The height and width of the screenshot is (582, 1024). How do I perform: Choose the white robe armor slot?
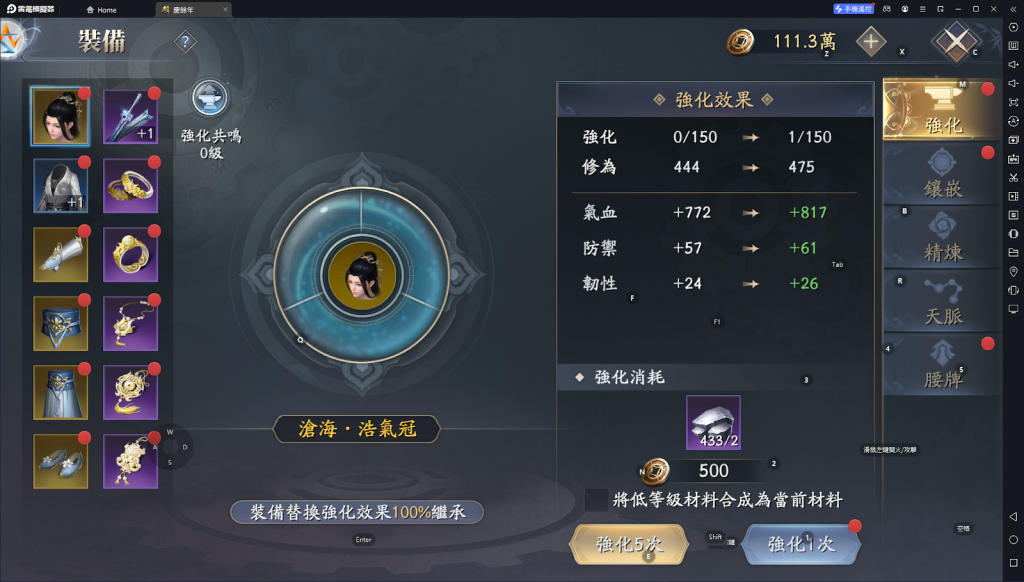pos(60,185)
